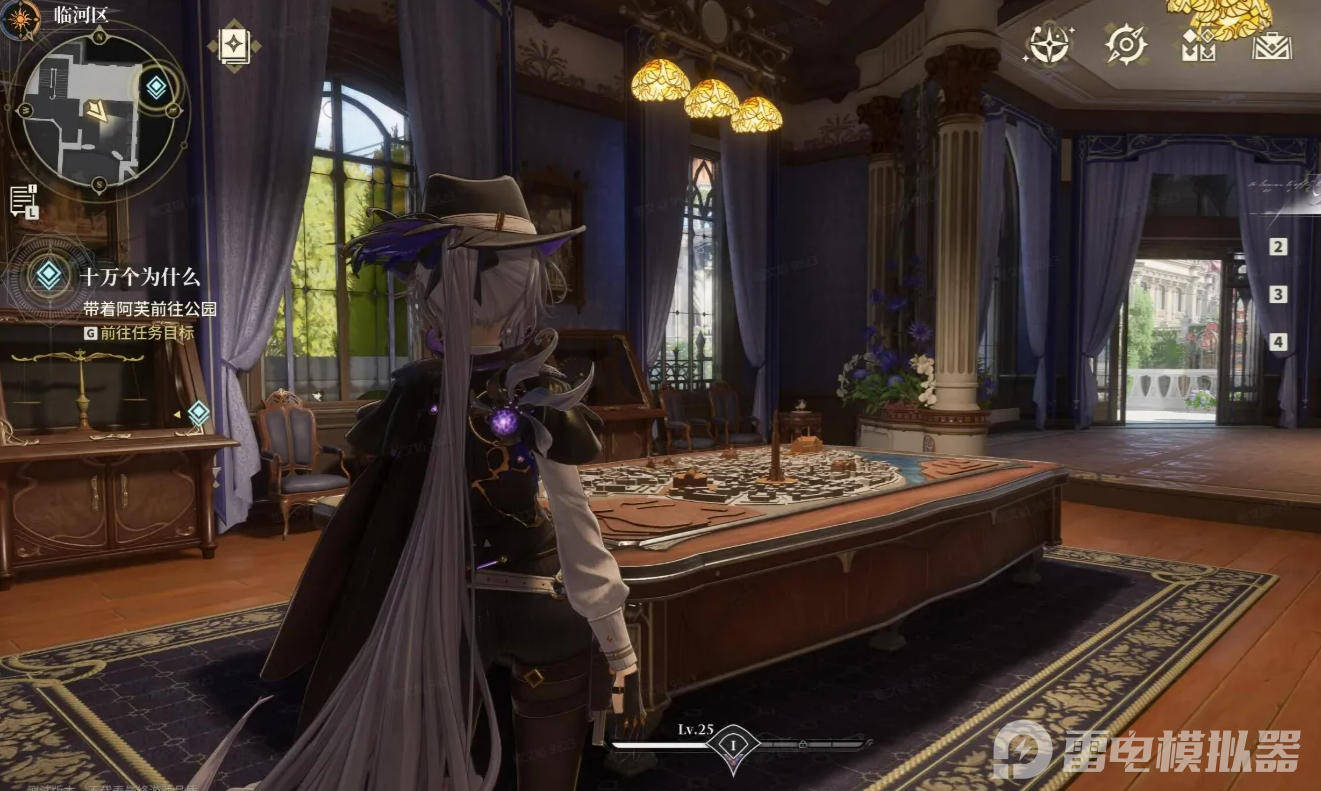The image size is (1321, 791).
Task: Switch to party slot 3
Action: [1278, 295]
